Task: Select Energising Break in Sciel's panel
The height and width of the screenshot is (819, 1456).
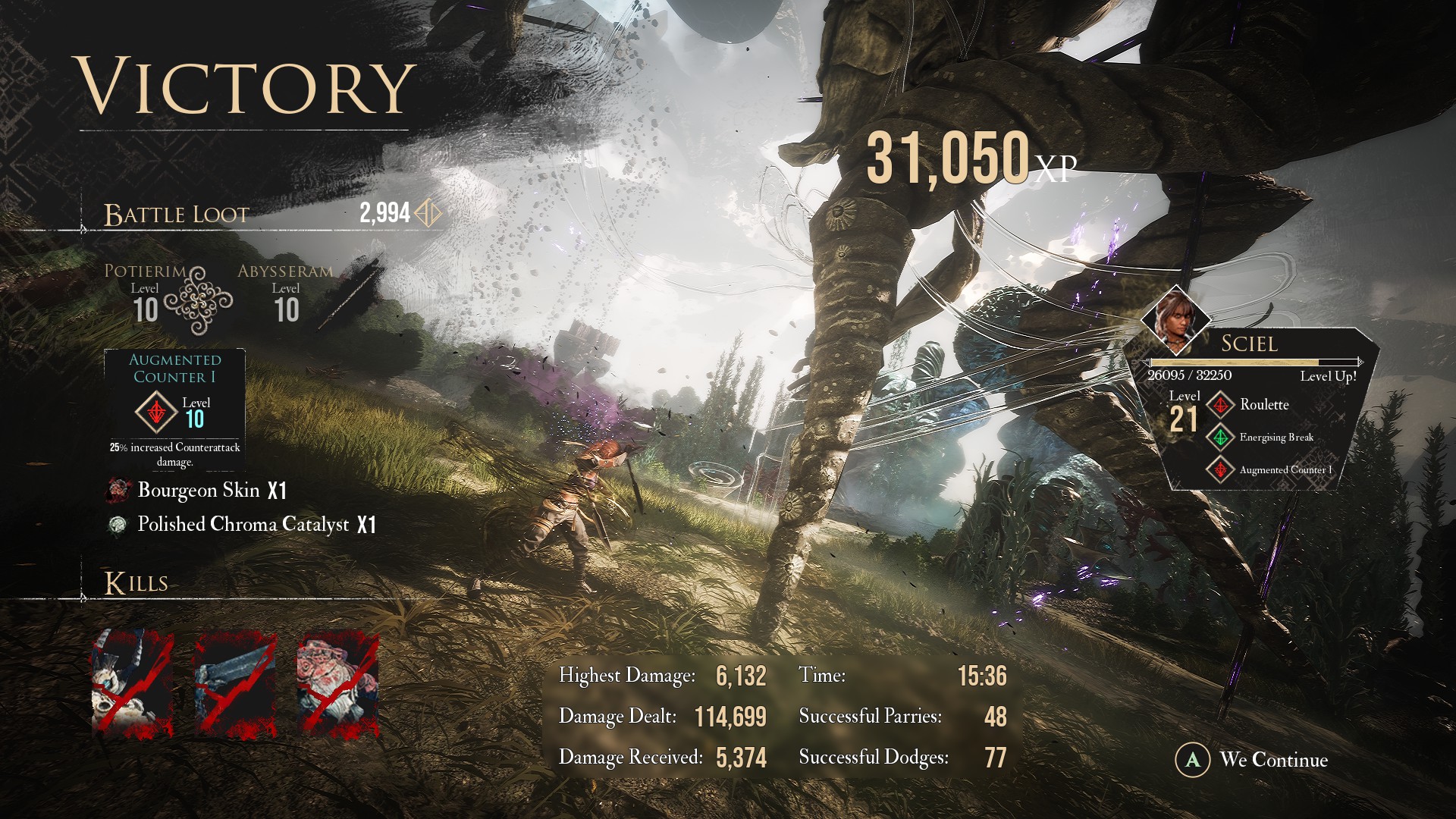Action: point(1276,438)
